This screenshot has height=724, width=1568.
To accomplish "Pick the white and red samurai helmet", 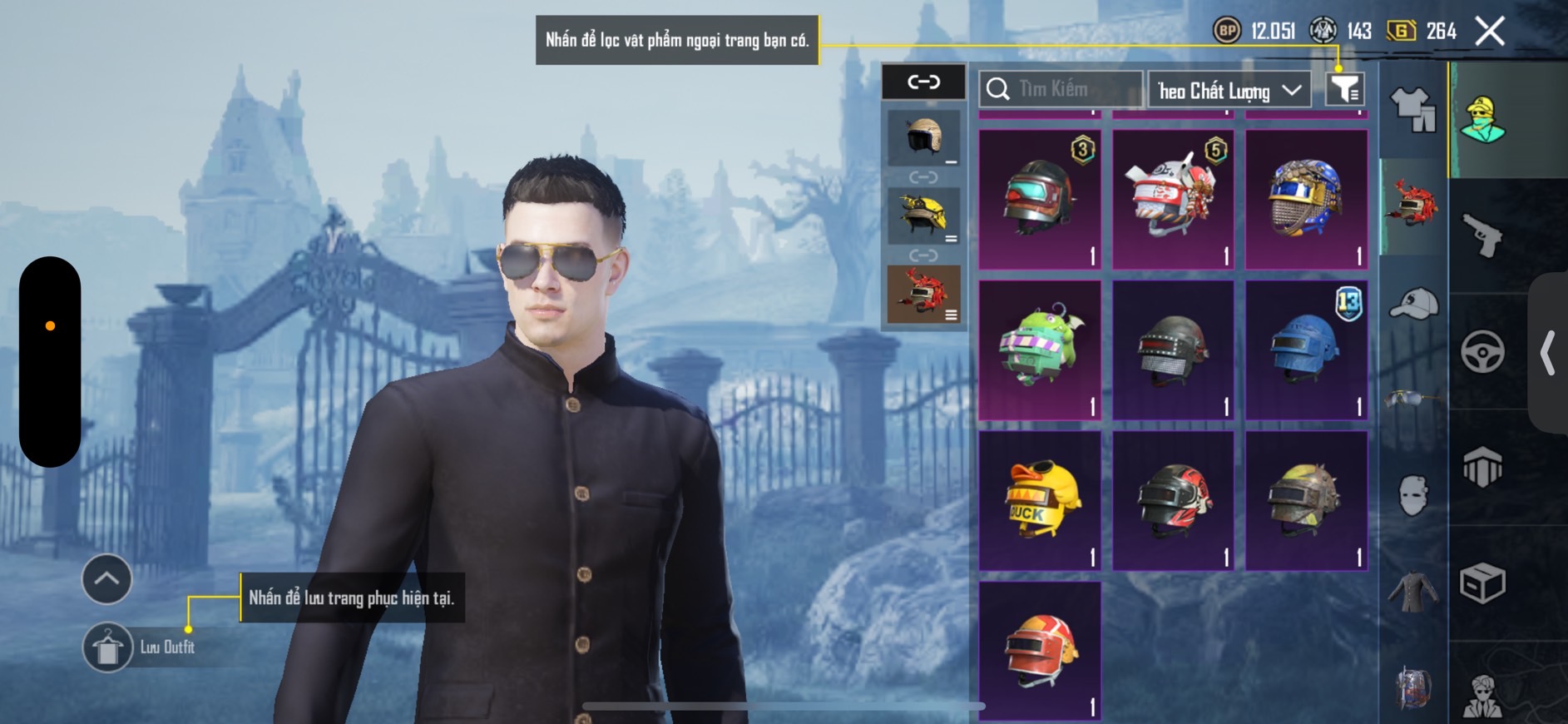I will (x=1173, y=199).
